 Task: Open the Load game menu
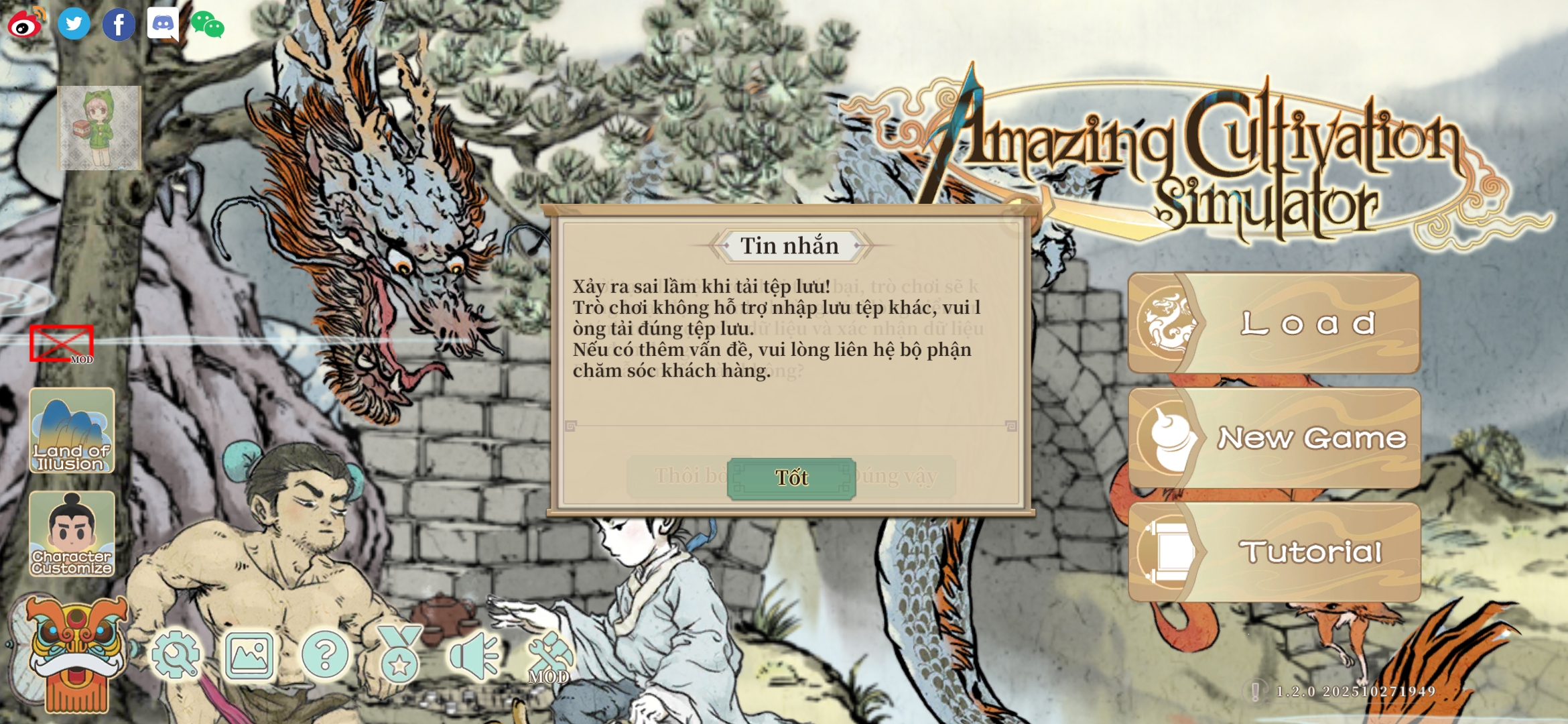(1275, 324)
